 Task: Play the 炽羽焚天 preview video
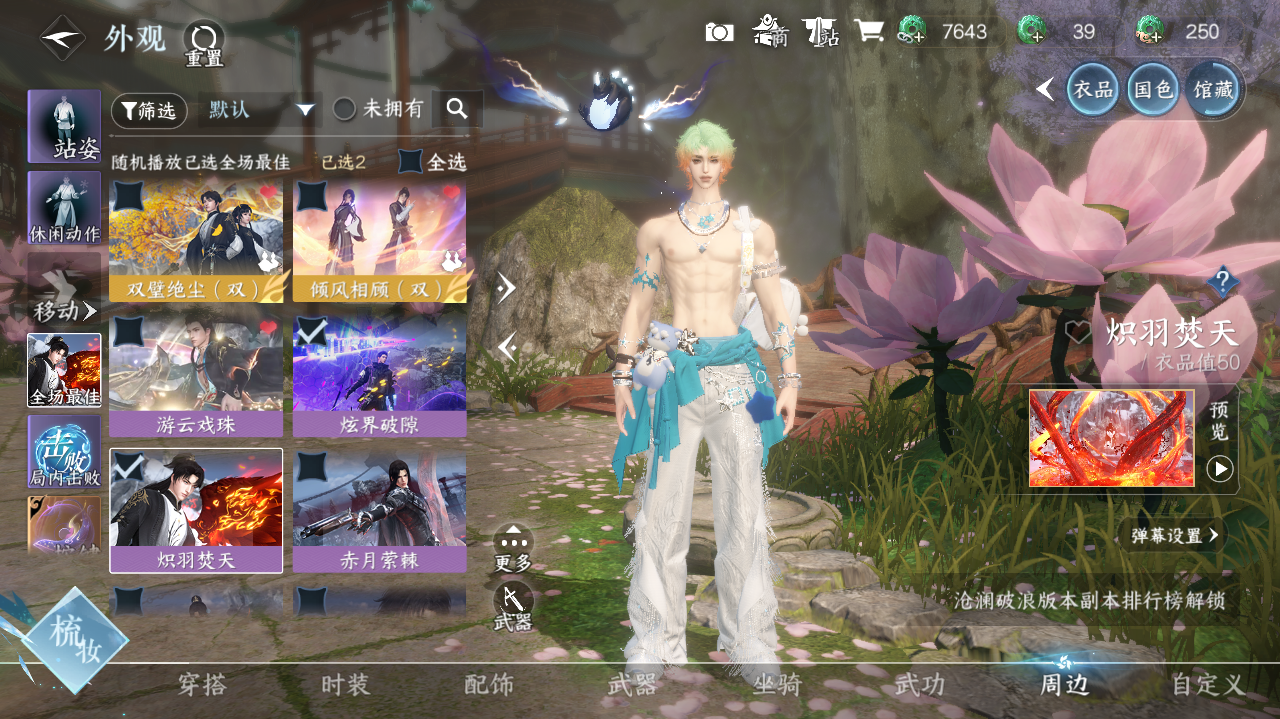(1219, 468)
